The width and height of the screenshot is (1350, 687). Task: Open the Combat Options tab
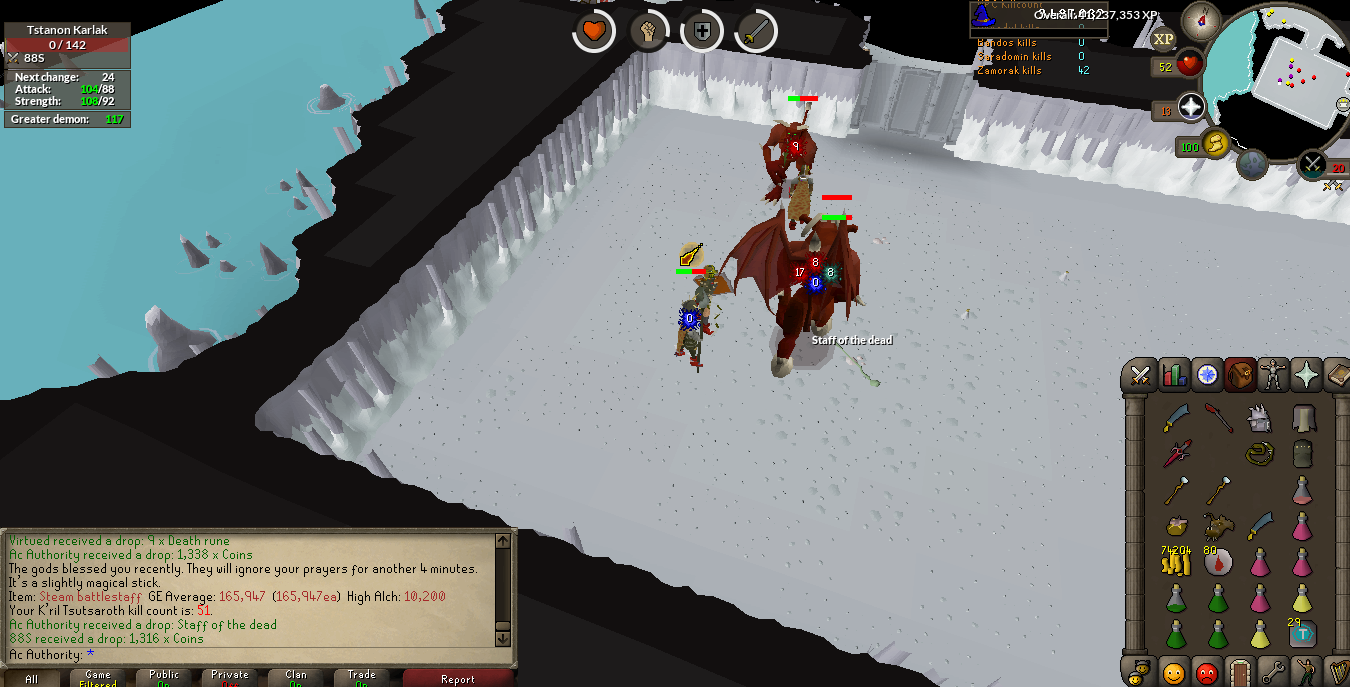[1140, 375]
